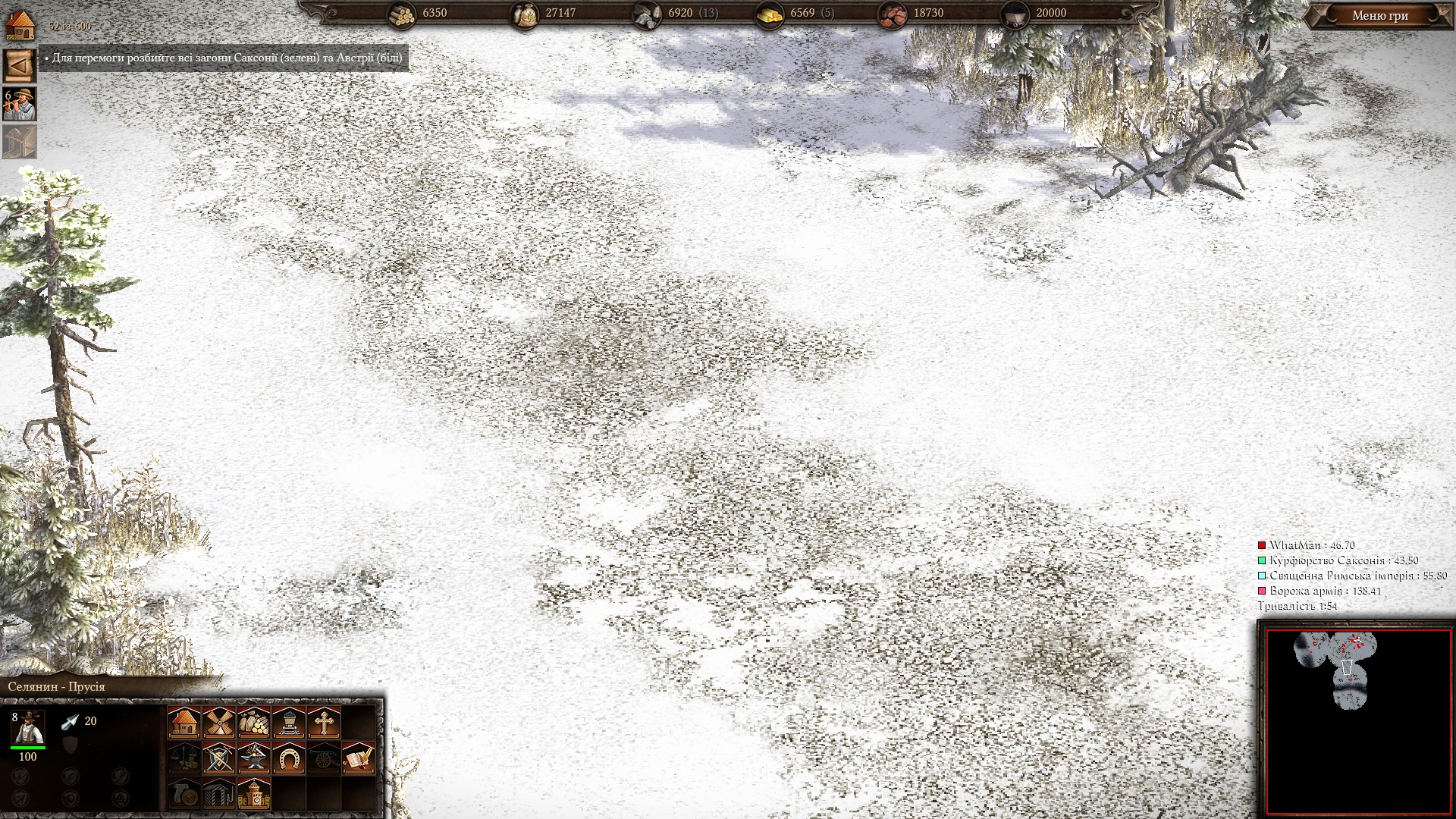Image resolution: width=1456 pixels, height=819 pixels.
Task: Build a dwelling house
Action: tap(184, 723)
